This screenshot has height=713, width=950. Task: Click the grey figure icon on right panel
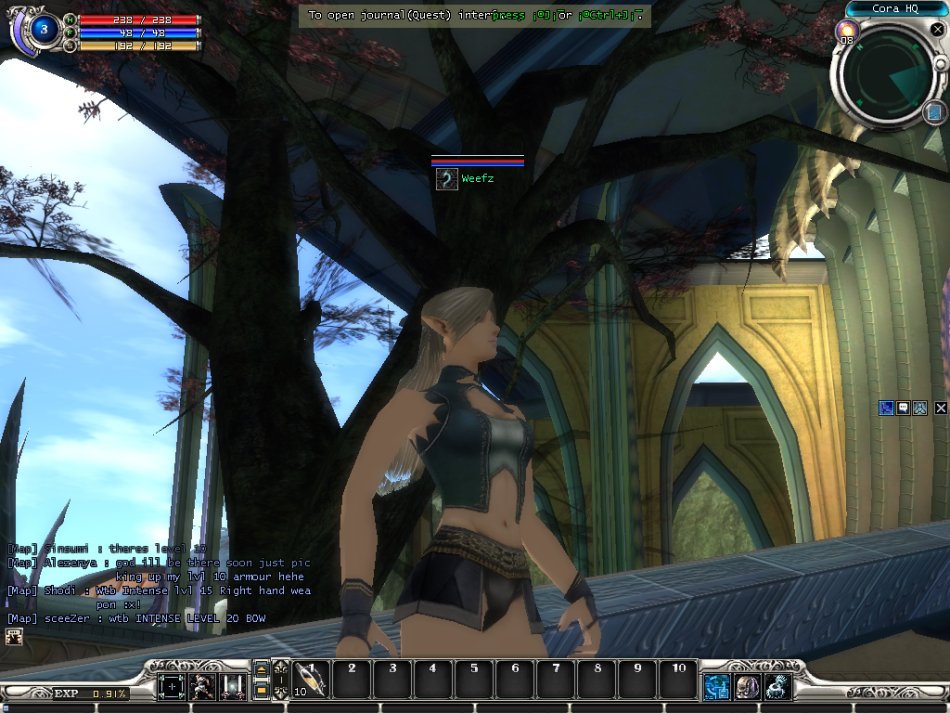(x=920, y=408)
